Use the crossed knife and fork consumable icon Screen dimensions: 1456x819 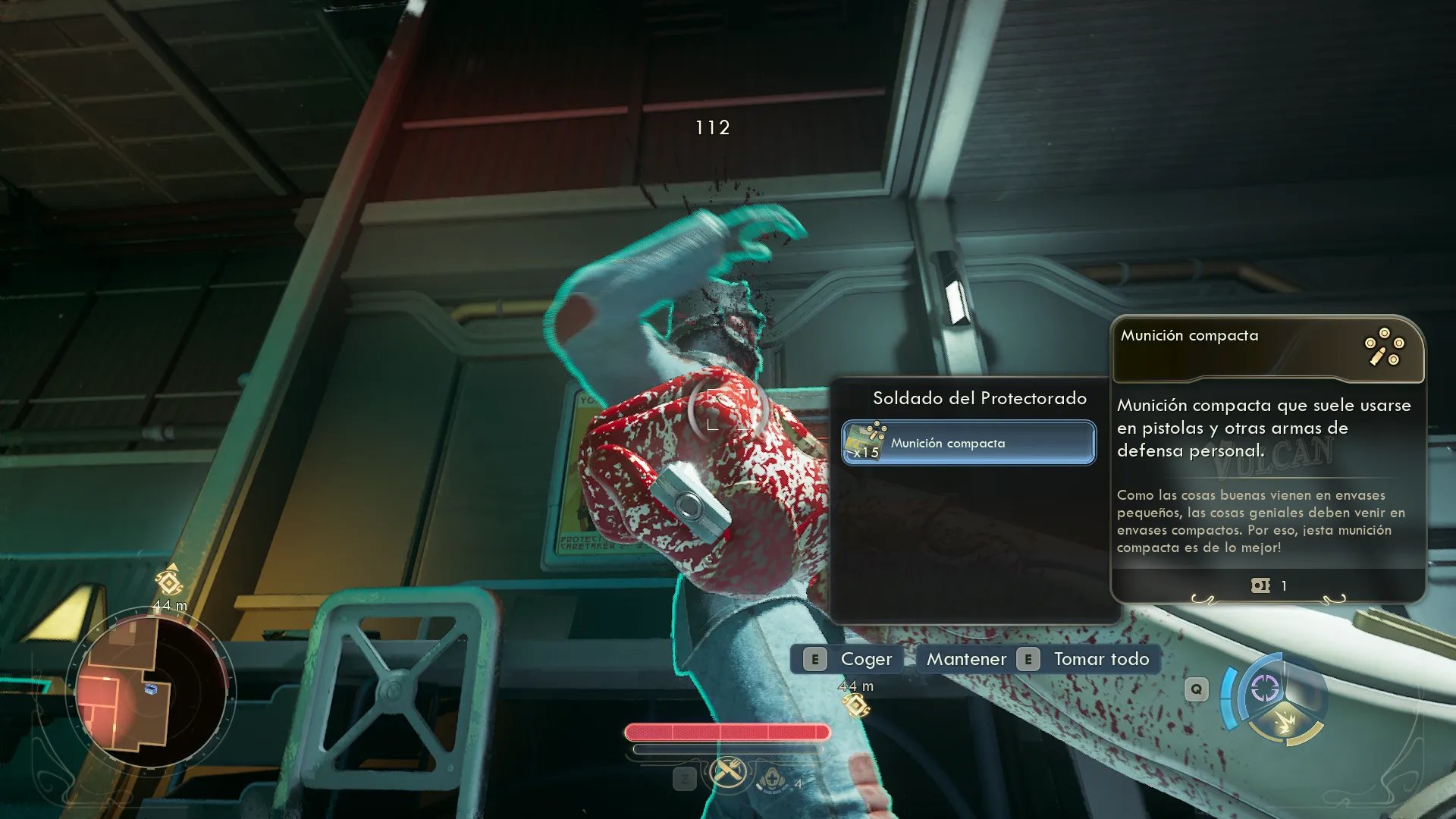(x=727, y=773)
